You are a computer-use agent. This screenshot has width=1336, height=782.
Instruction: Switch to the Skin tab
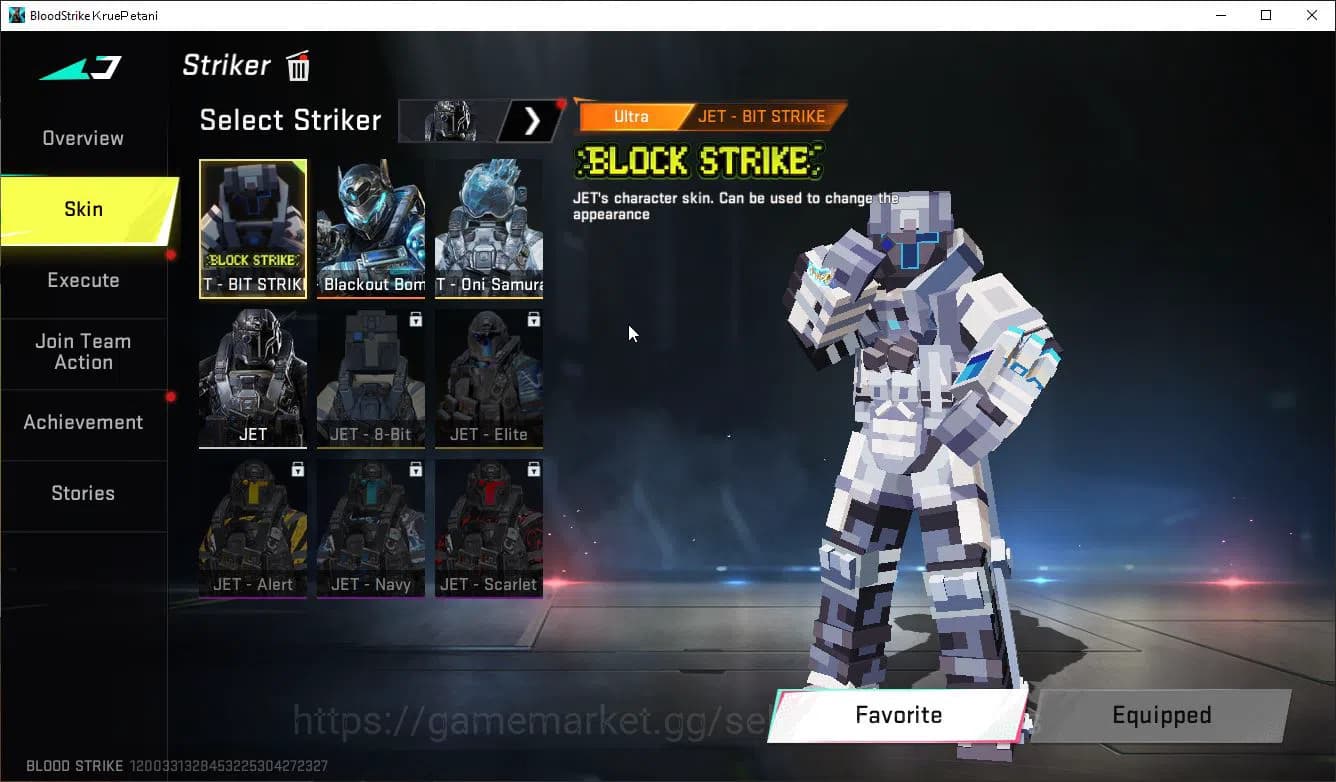click(x=83, y=209)
